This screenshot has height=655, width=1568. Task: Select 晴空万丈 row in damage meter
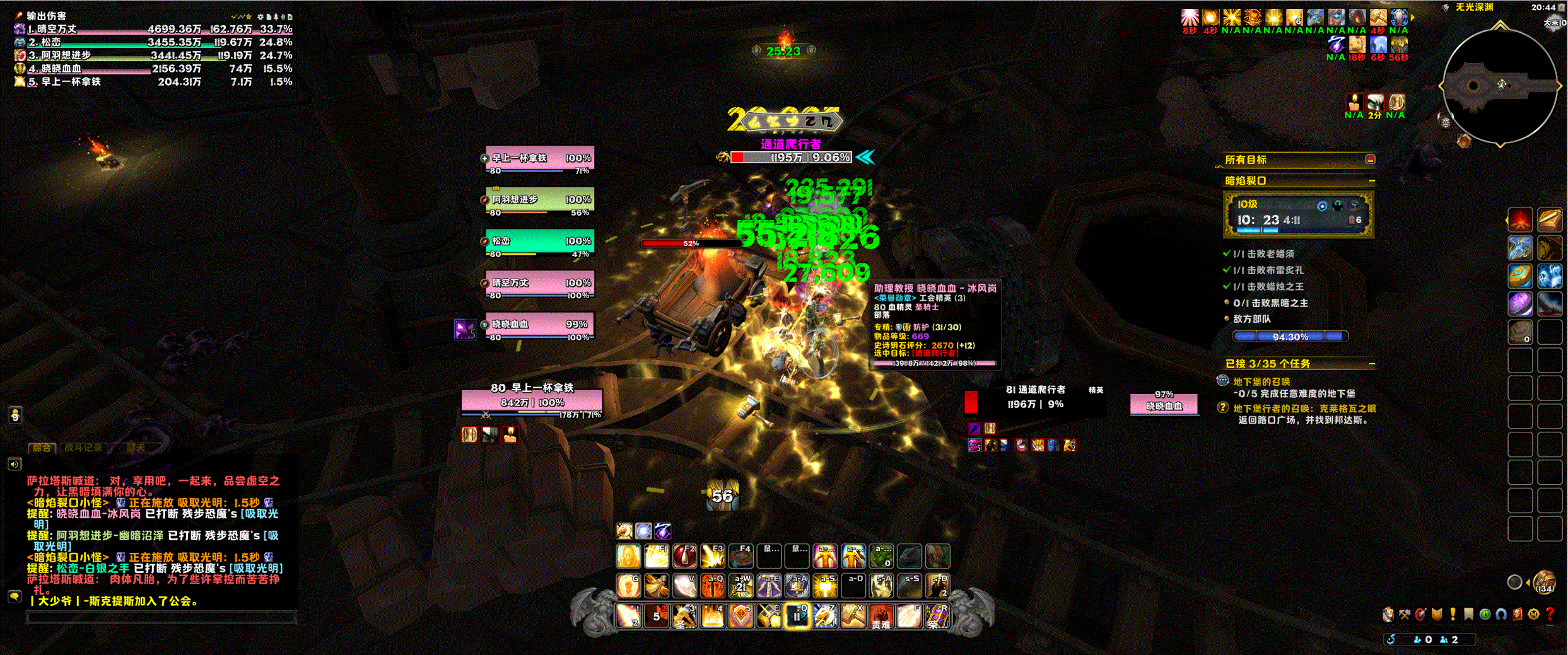coord(153,29)
